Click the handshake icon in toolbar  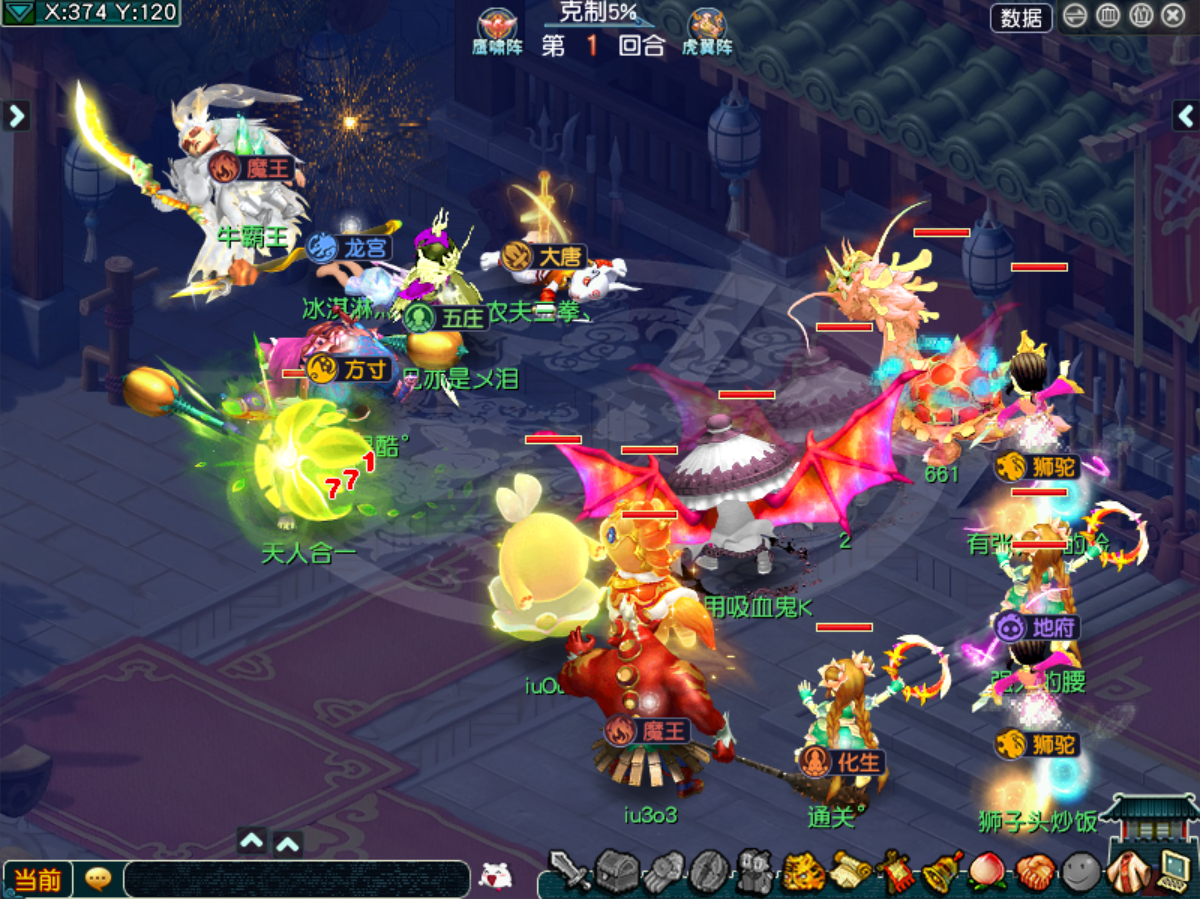click(x=1034, y=871)
